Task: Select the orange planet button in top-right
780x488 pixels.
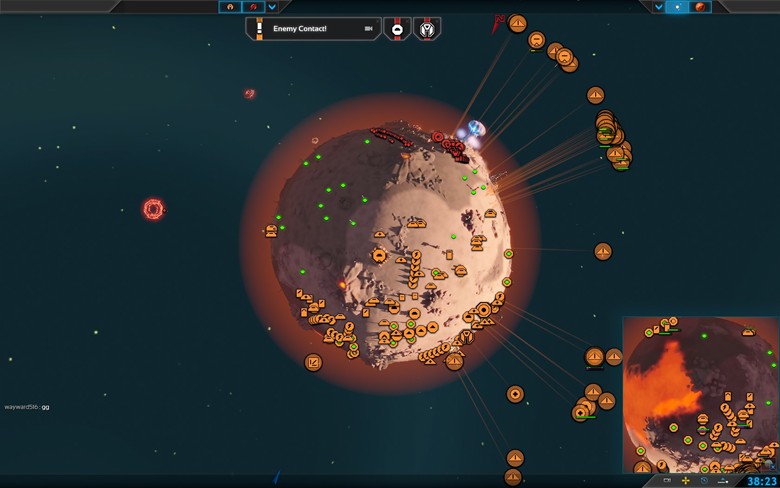Action: [701, 7]
